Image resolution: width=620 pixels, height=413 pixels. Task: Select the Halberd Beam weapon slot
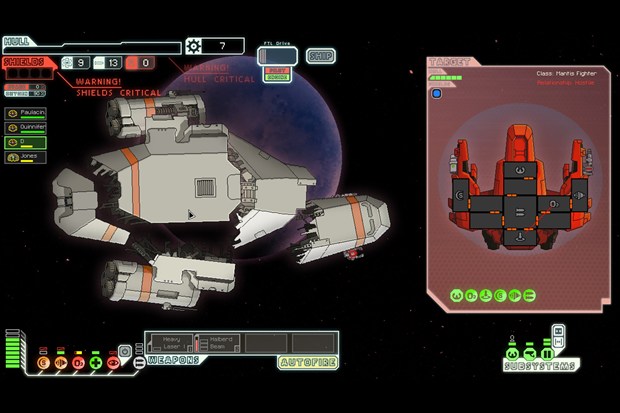[x=218, y=343]
